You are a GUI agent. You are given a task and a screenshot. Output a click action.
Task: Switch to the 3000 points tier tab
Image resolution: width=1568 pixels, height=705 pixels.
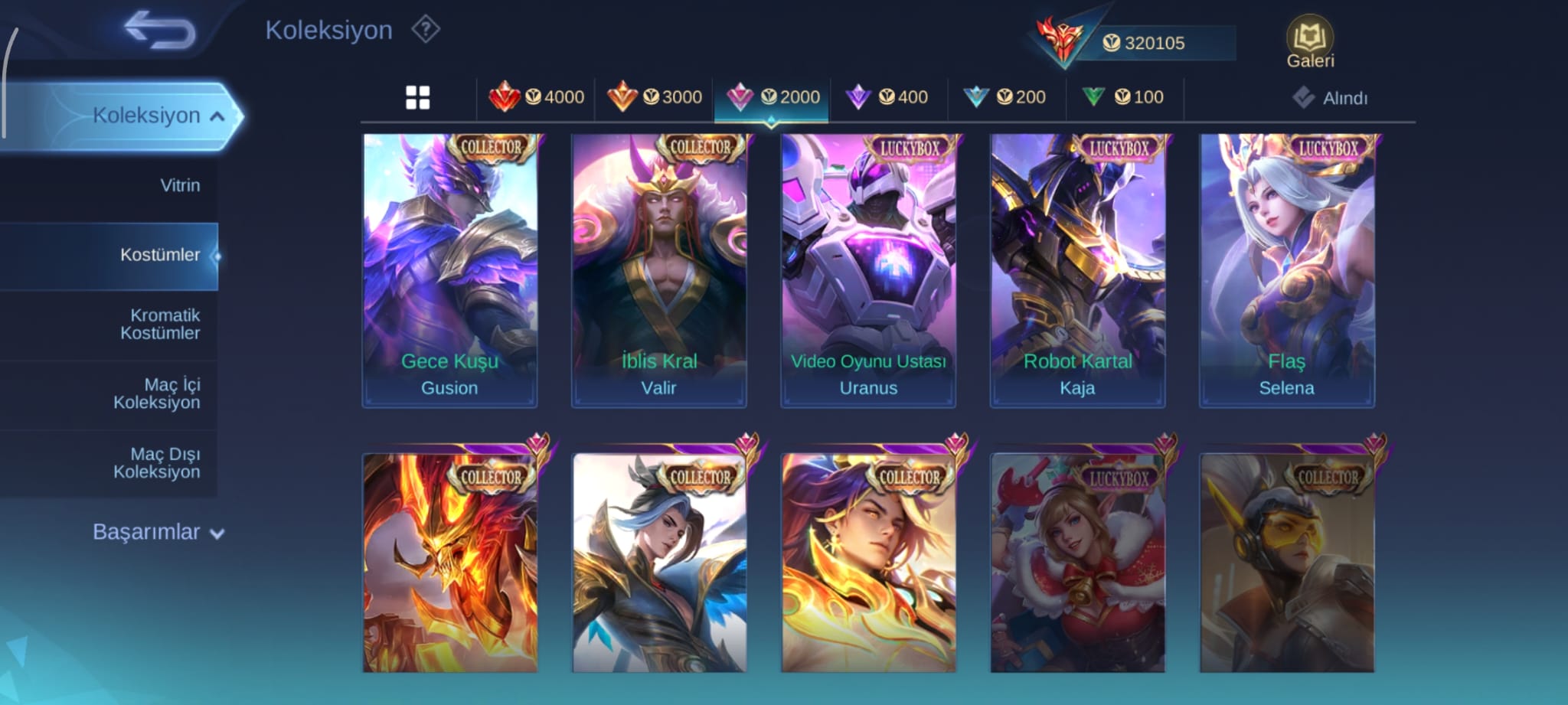pos(655,97)
